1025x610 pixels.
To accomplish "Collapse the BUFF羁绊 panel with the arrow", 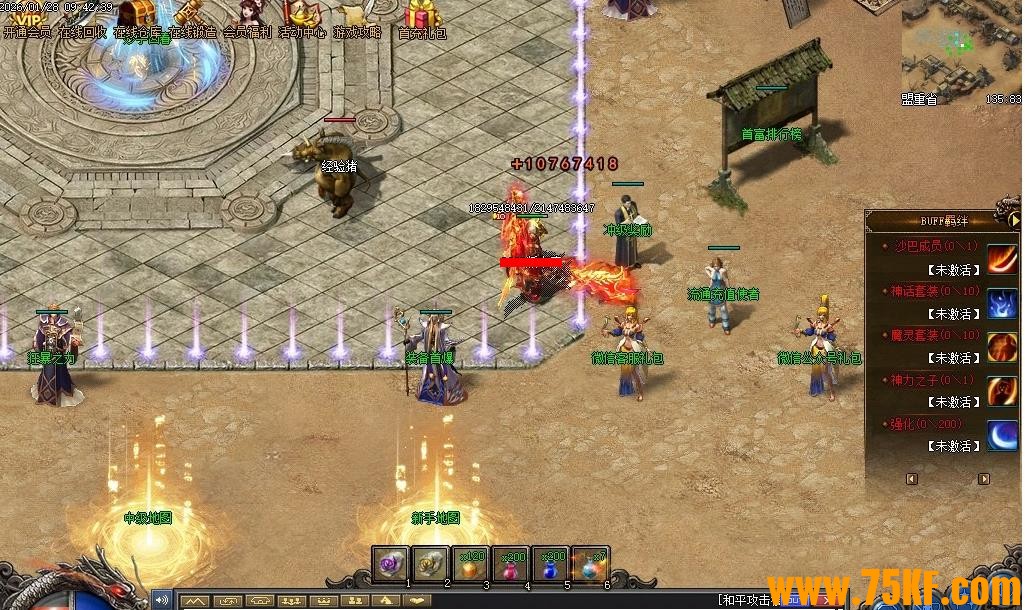I will pos(1013,220).
